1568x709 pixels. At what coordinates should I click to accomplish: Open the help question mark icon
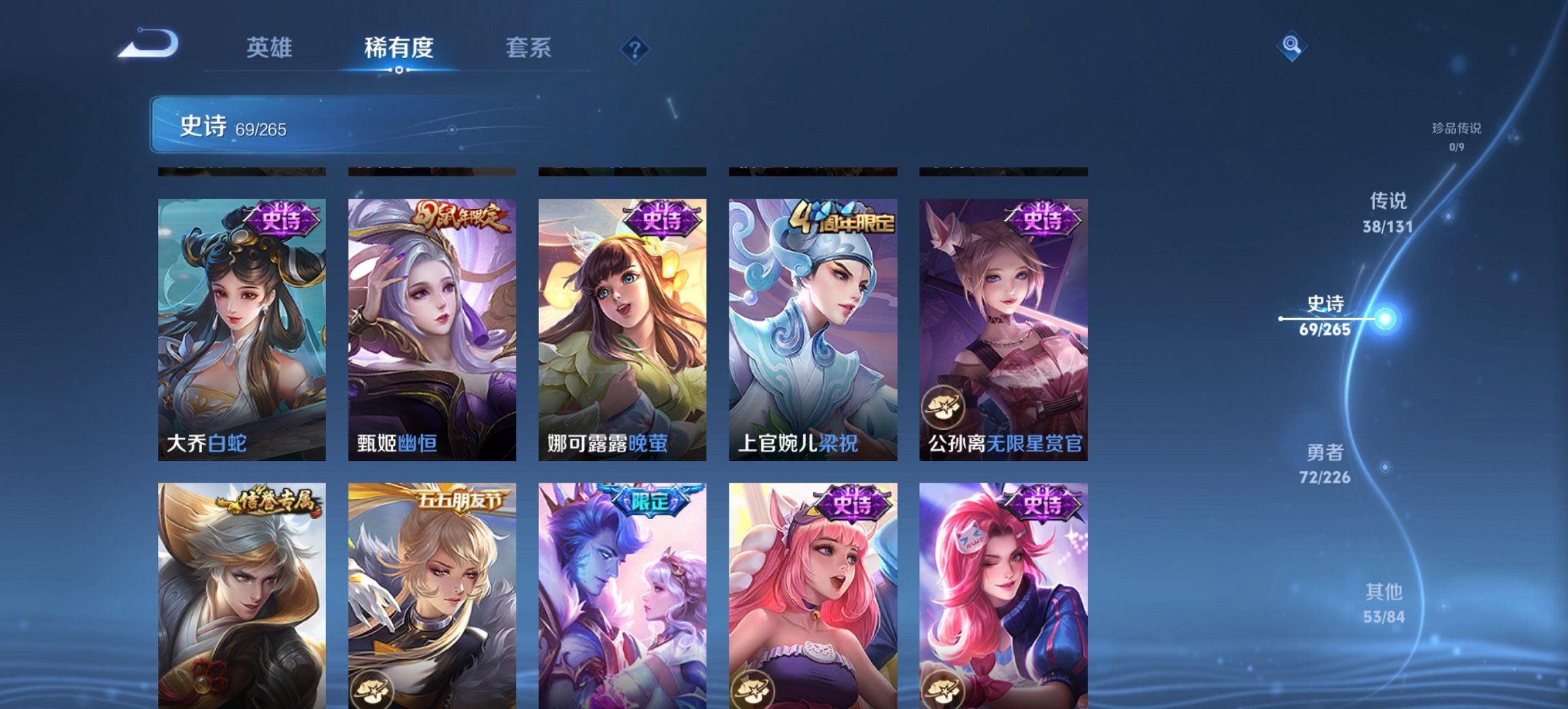point(635,49)
